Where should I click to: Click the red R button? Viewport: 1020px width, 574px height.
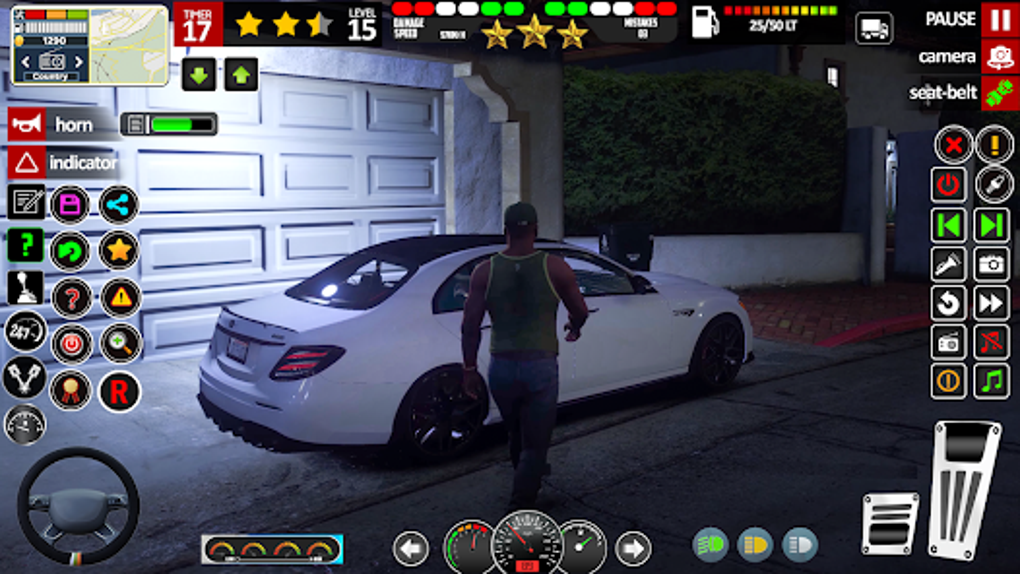pos(119,391)
